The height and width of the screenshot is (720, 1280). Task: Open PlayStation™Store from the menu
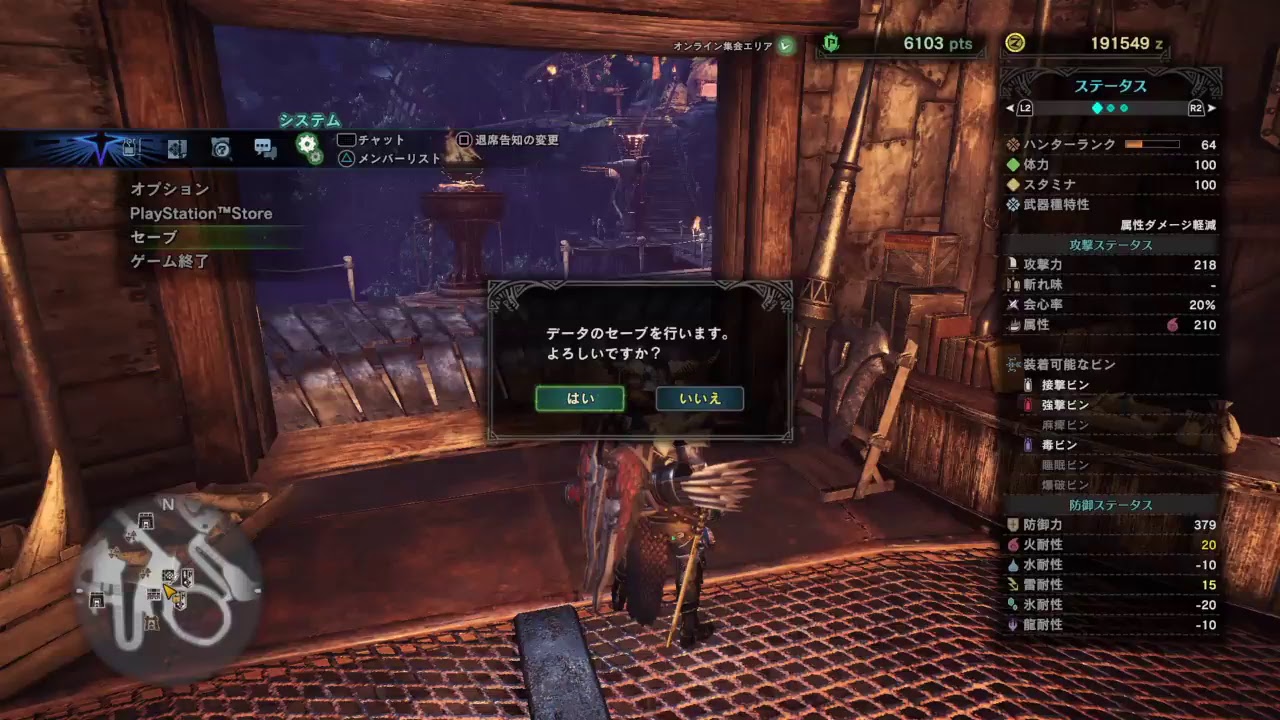[x=202, y=213]
